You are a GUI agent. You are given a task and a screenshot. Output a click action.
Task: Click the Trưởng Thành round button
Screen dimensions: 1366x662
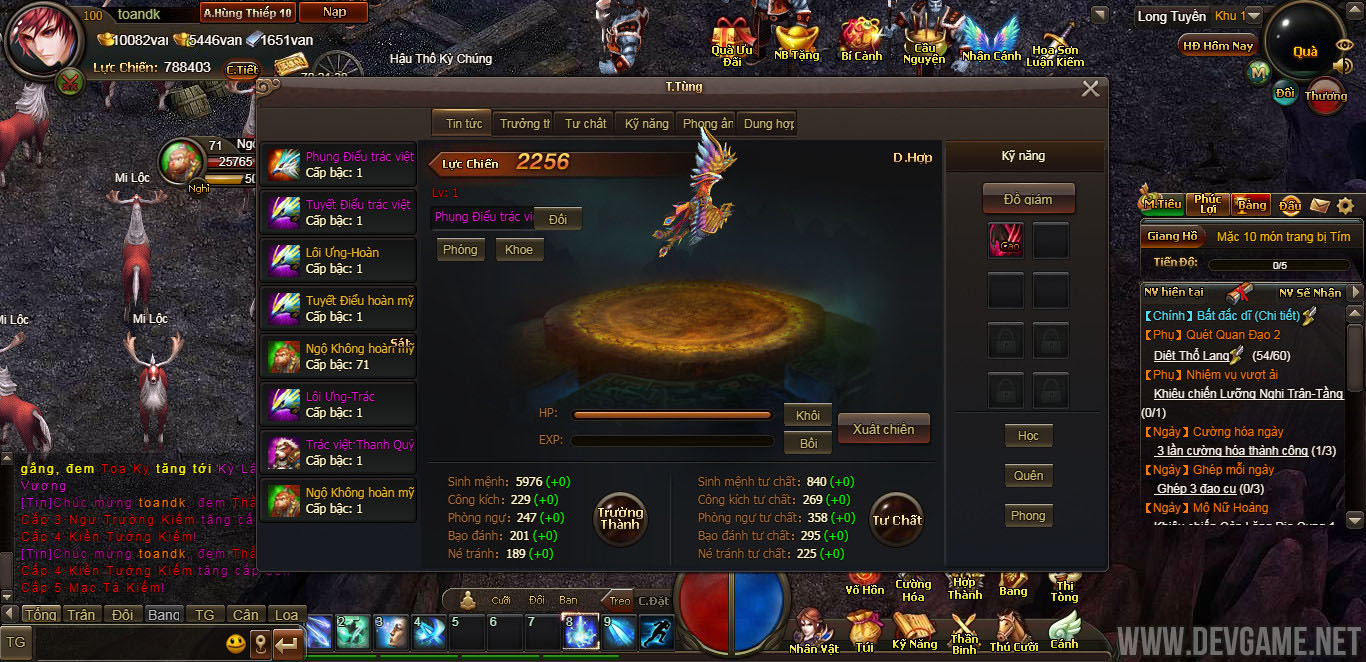click(620, 518)
